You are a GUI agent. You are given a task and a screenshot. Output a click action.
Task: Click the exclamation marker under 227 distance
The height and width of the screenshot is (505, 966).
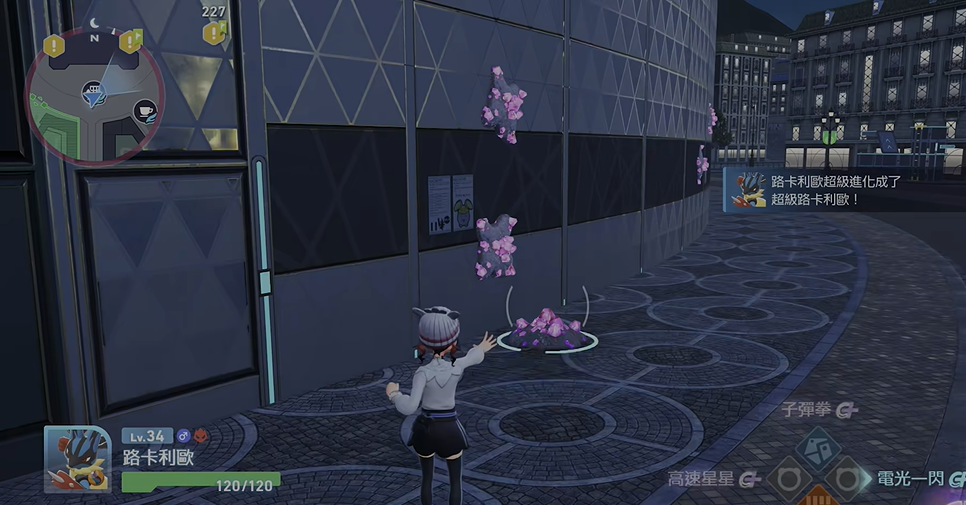[213, 34]
